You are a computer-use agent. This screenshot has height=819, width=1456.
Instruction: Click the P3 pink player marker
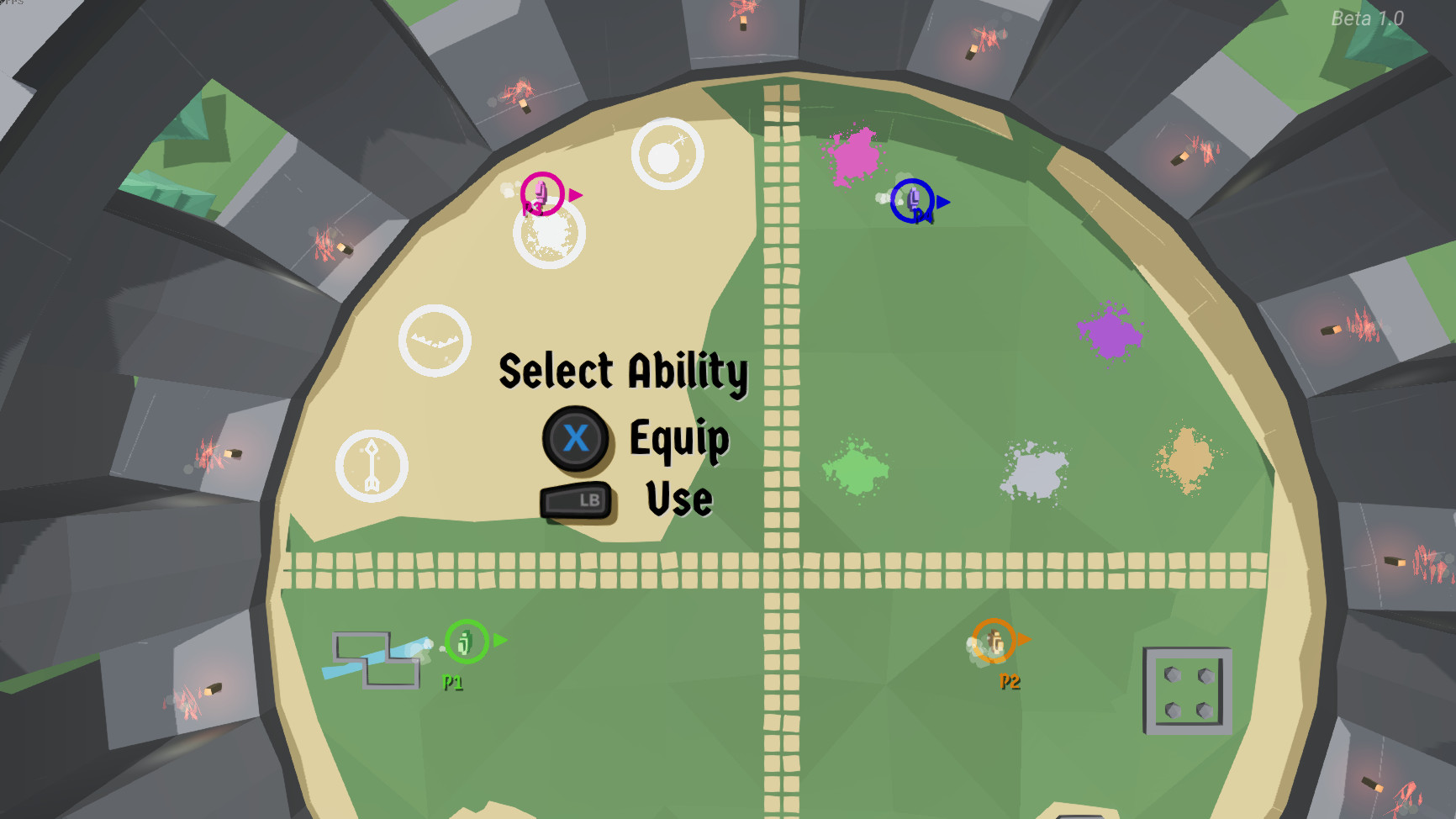pos(542,193)
